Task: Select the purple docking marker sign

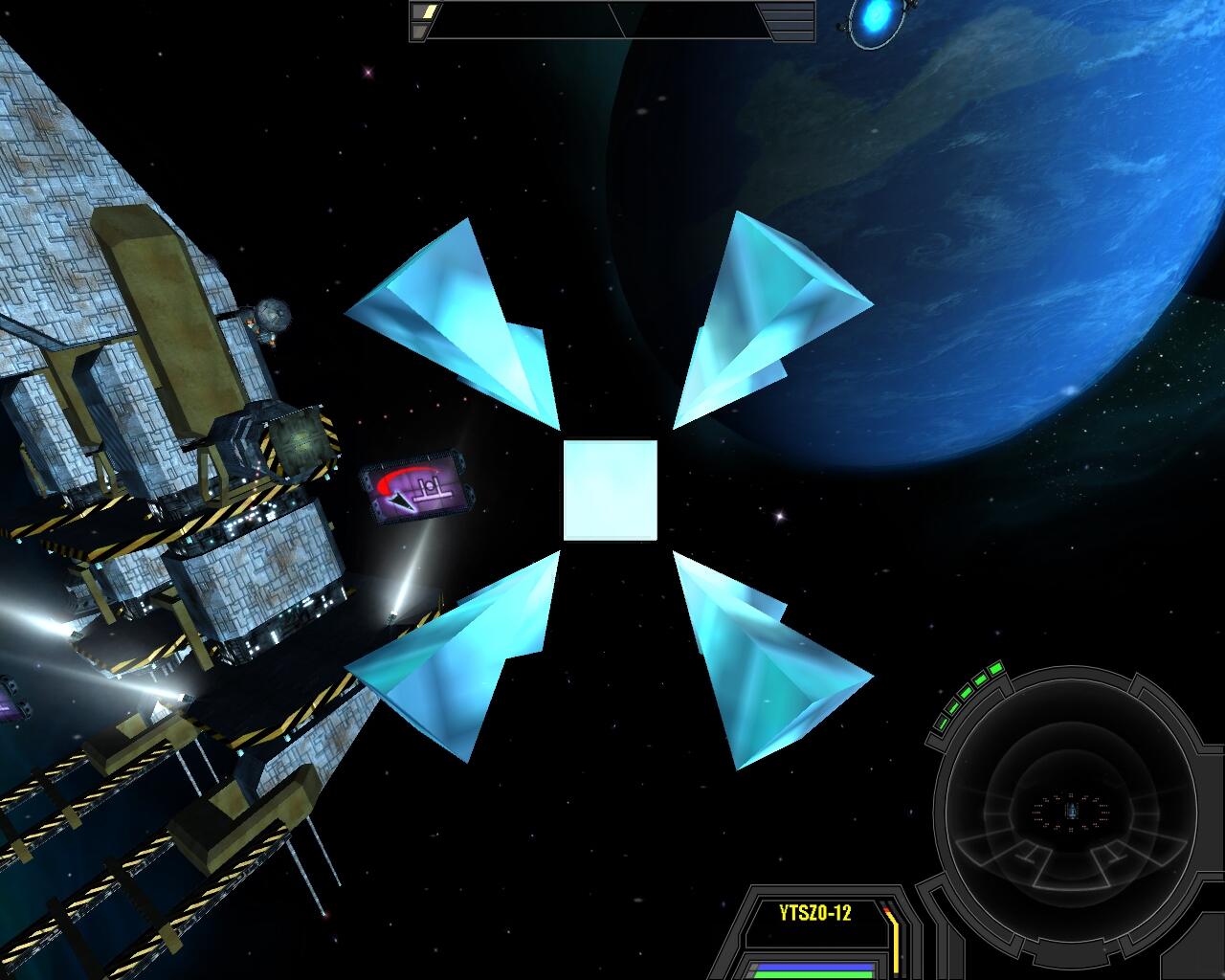Action: point(418,487)
